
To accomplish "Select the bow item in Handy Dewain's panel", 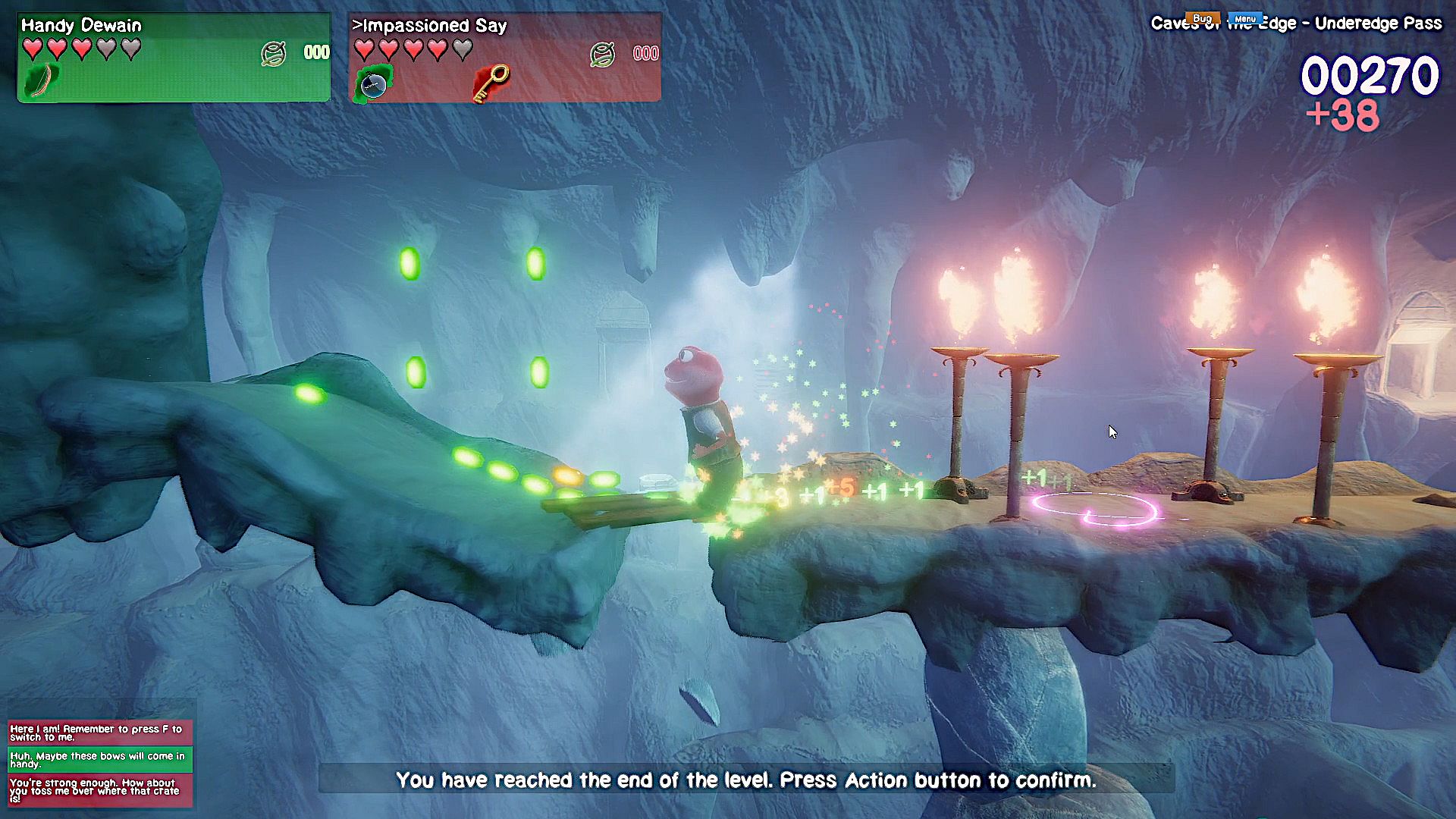I will (x=40, y=80).
